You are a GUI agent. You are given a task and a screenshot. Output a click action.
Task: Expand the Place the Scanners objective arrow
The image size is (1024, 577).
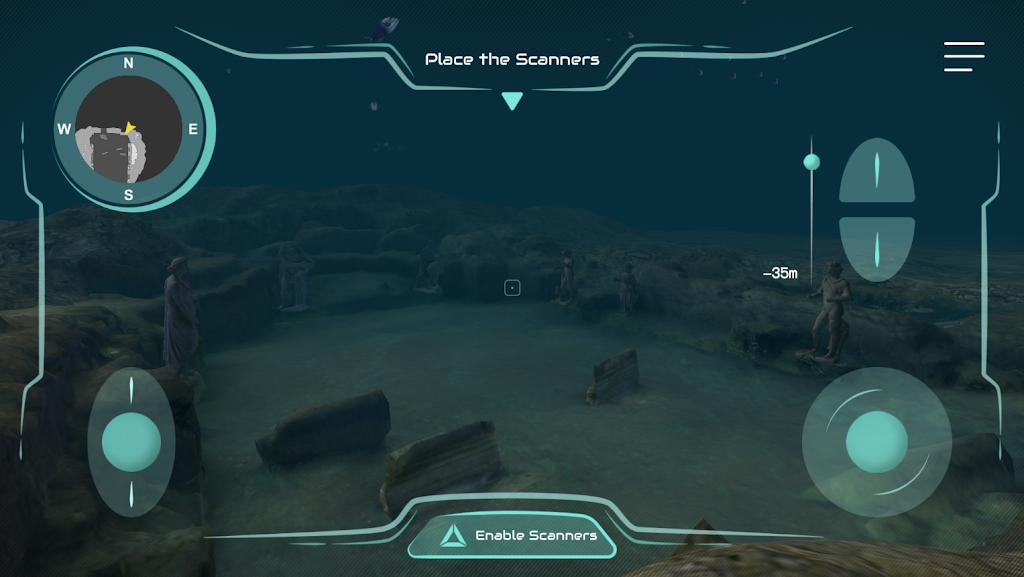click(x=512, y=100)
